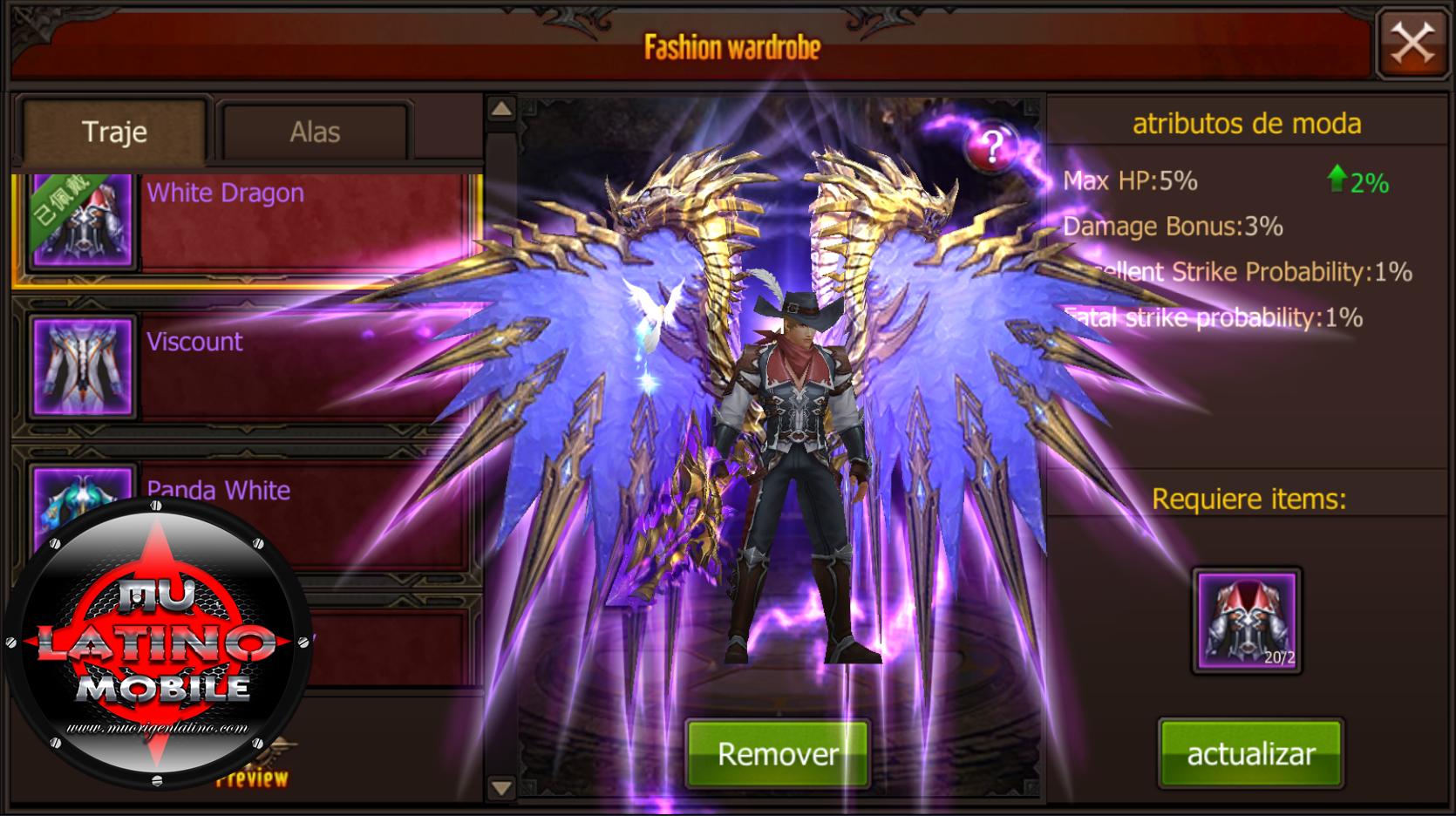
Task: Open the purple question mark help
Action: pyautogui.click(x=993, y=146)
